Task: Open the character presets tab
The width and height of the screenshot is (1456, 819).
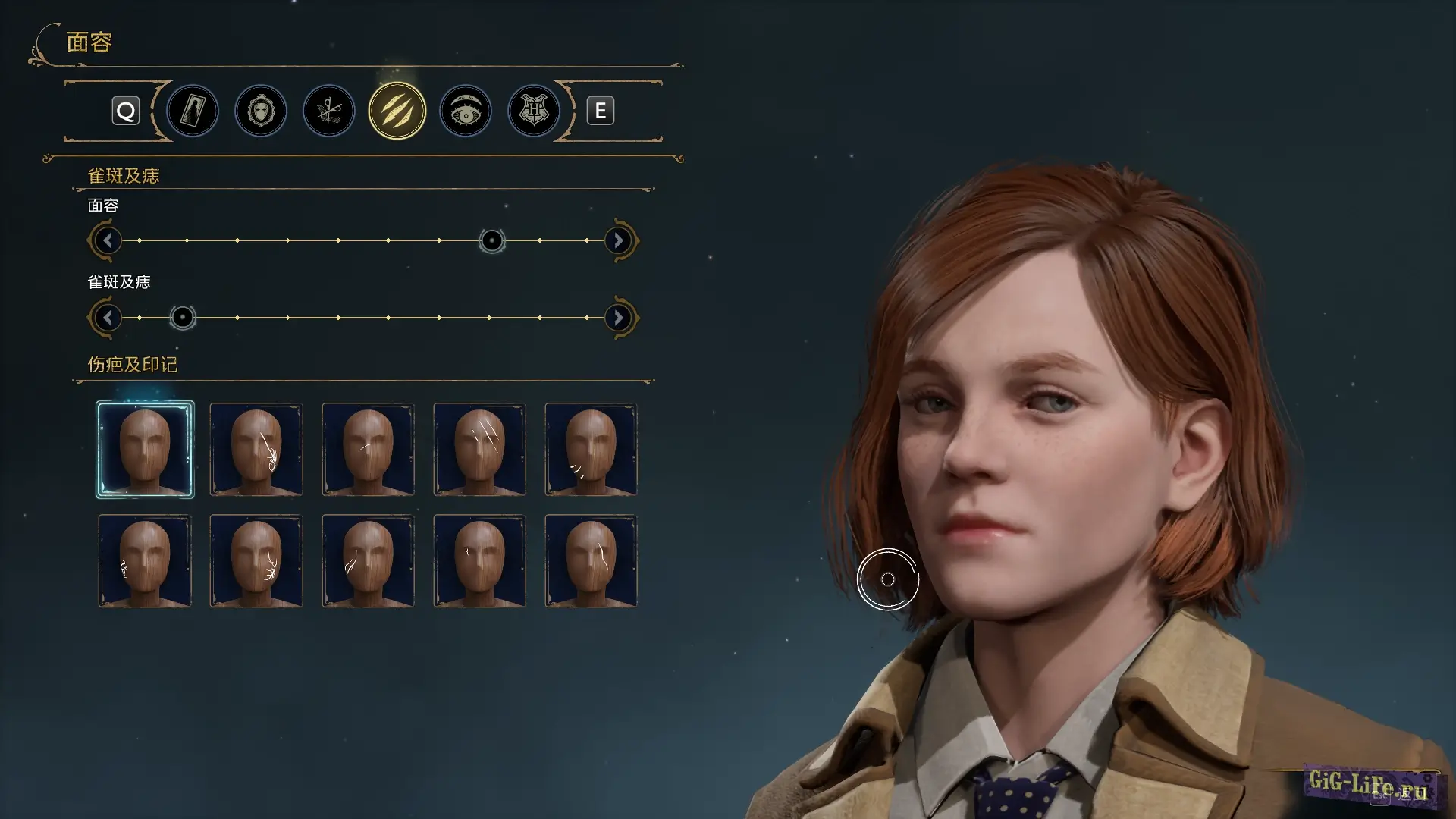Action: [193, 111]
